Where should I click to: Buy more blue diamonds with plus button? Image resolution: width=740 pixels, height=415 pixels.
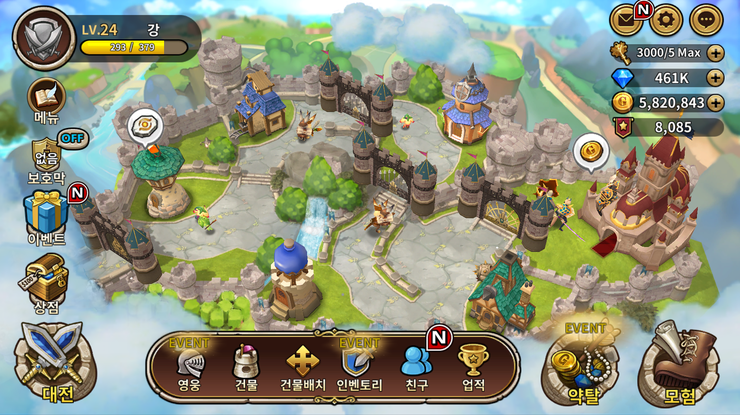coord(715,77)
